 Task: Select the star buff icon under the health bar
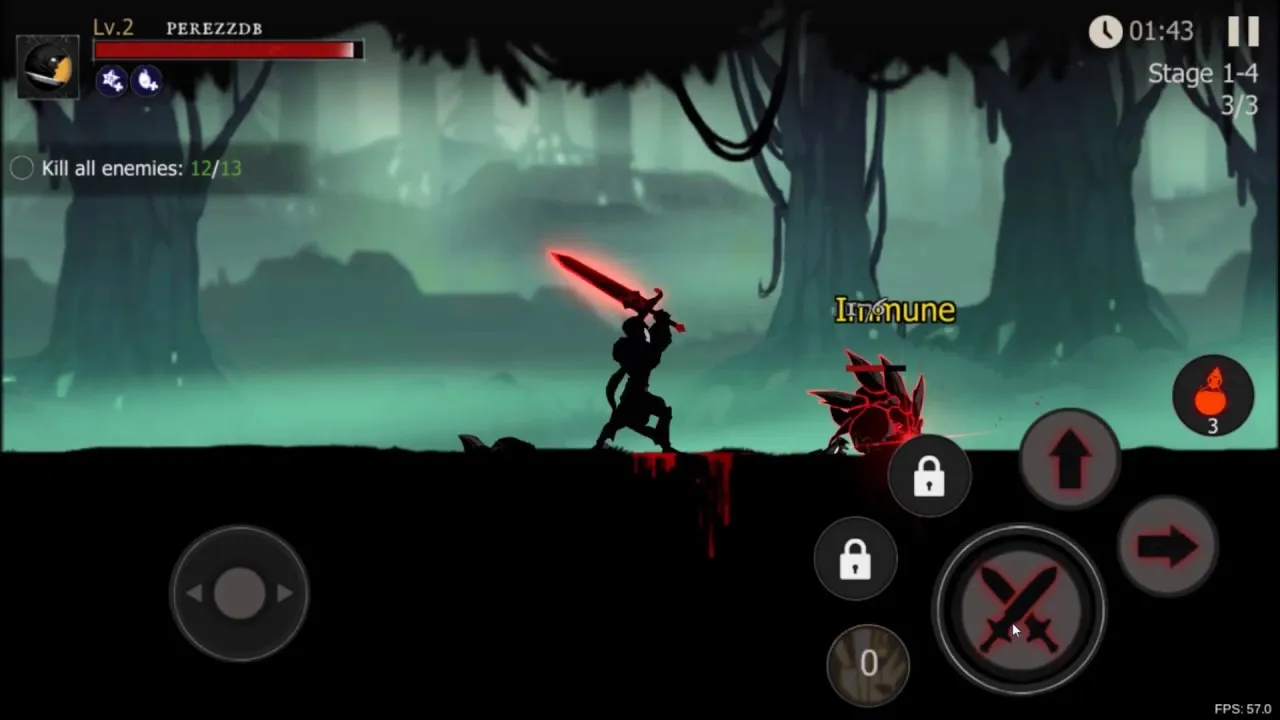click(x=112, y=82)
